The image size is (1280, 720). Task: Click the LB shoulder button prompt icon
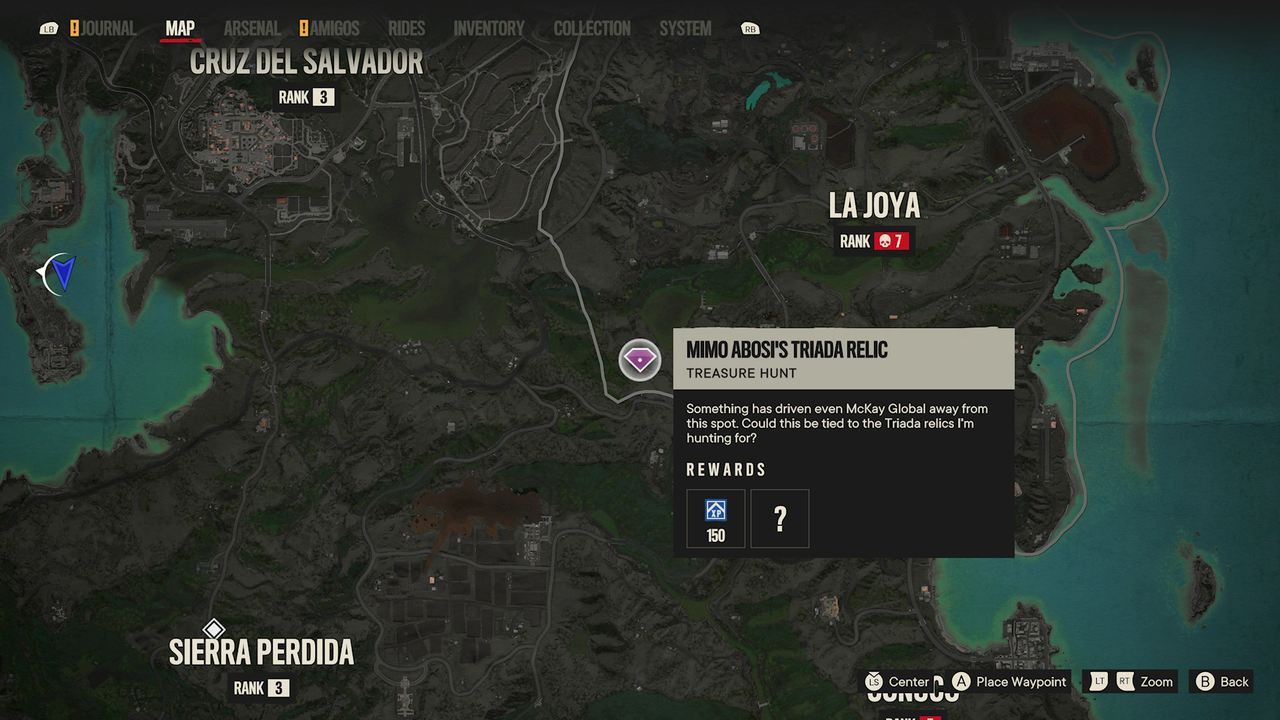pyautogui.click(x=48, y=28)
